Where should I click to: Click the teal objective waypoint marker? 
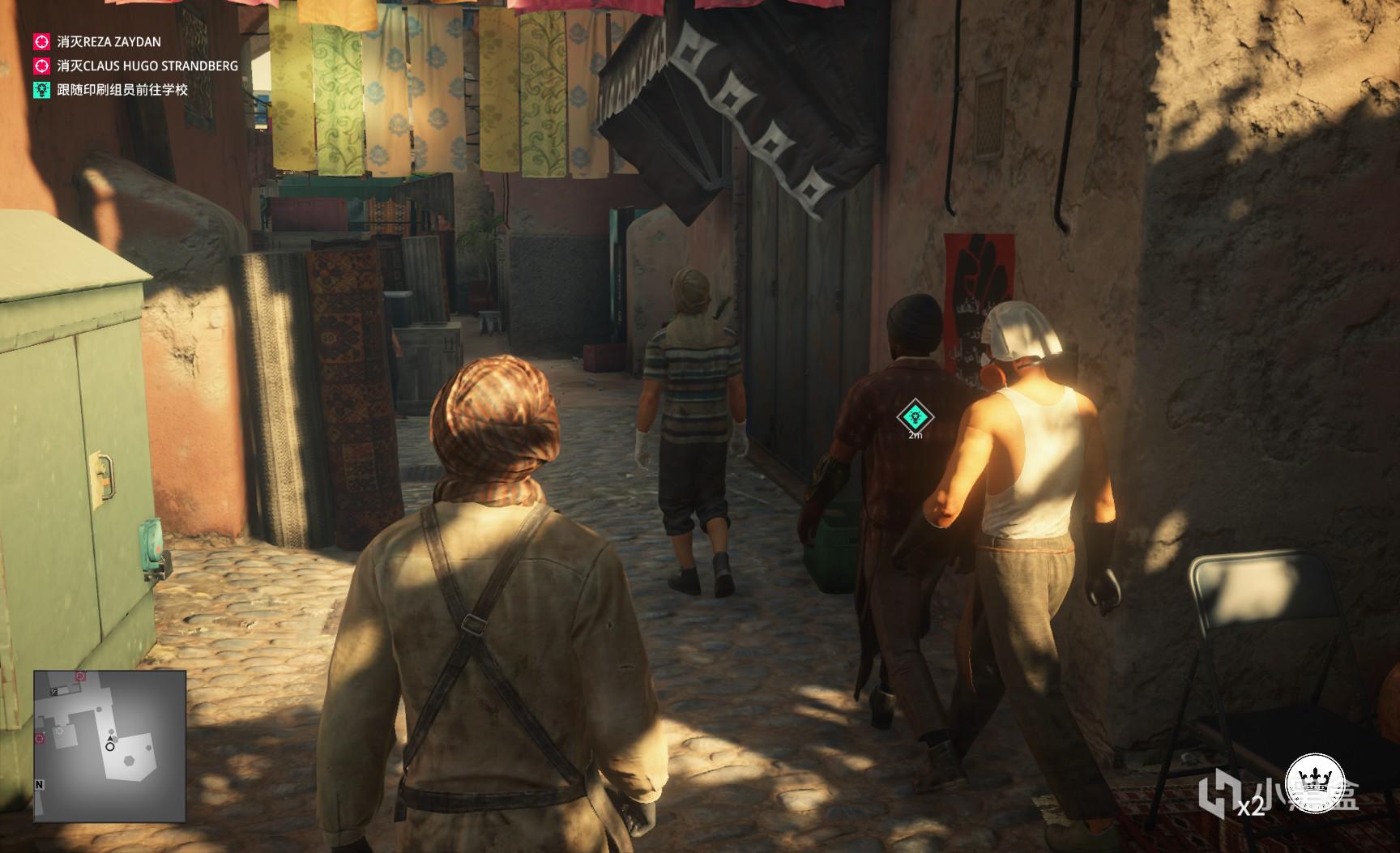click(915, 417)
